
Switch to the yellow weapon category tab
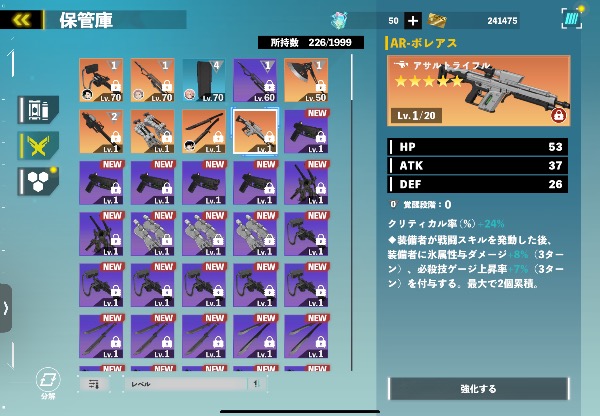tap(37, 146)
